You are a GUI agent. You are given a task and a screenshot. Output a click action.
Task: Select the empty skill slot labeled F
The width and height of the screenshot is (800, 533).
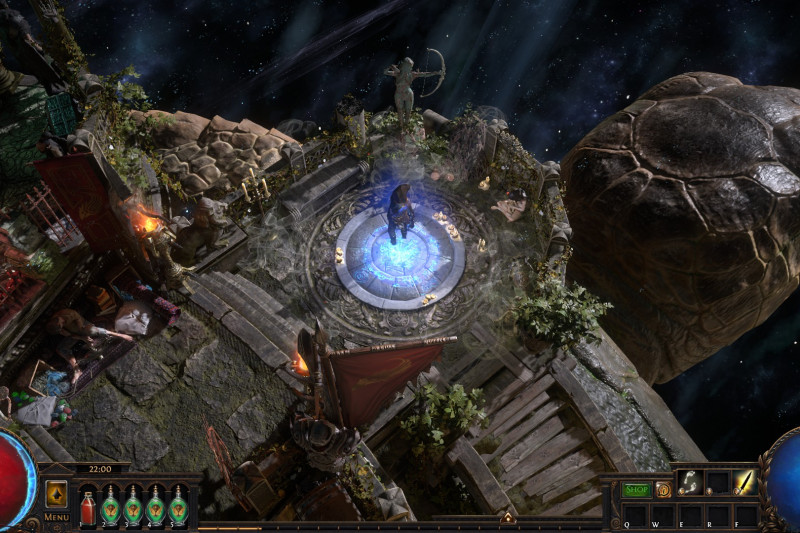(745, 515)
